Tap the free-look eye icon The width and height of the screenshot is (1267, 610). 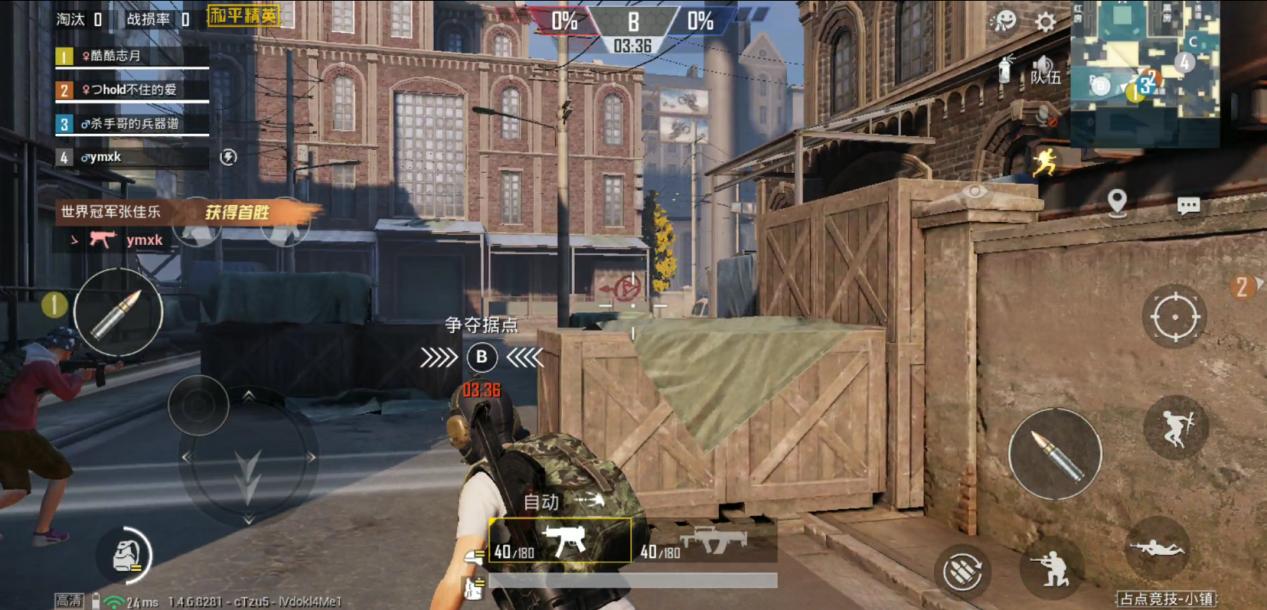pyautogui.click(x=974, y=191)
